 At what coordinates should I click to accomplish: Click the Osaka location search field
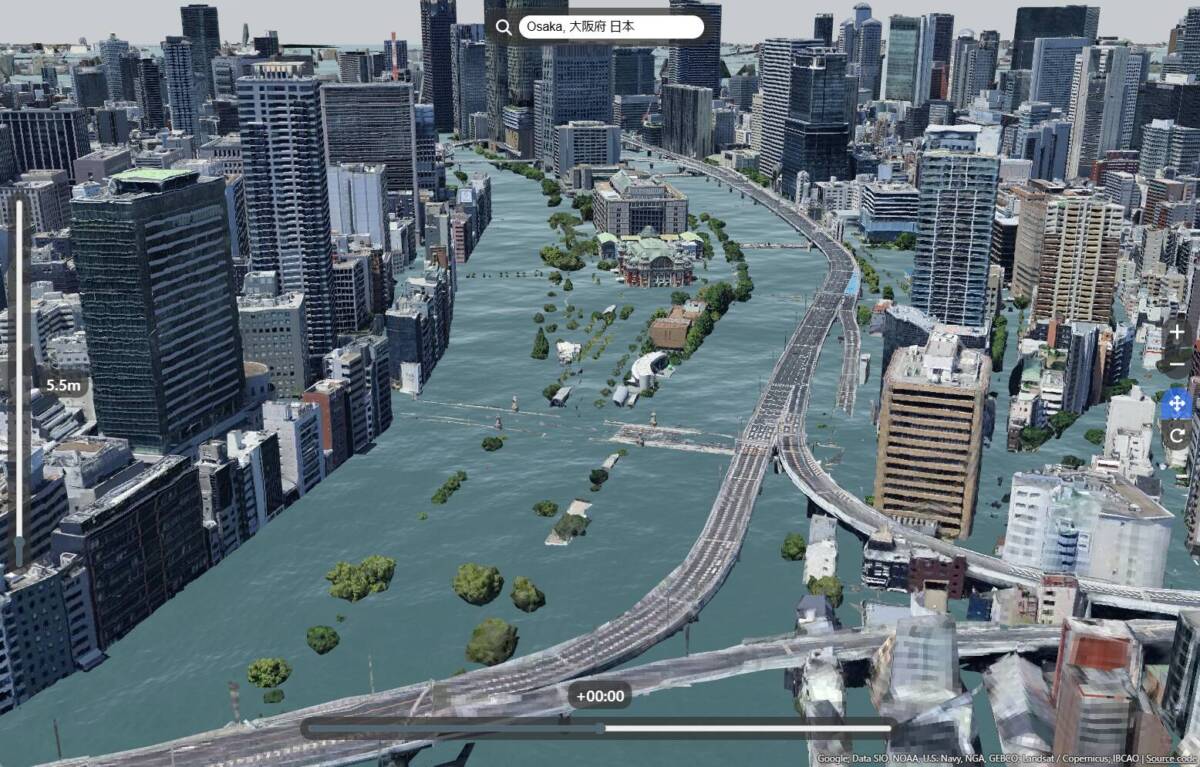pyautogui.click(x=610, y=27)
